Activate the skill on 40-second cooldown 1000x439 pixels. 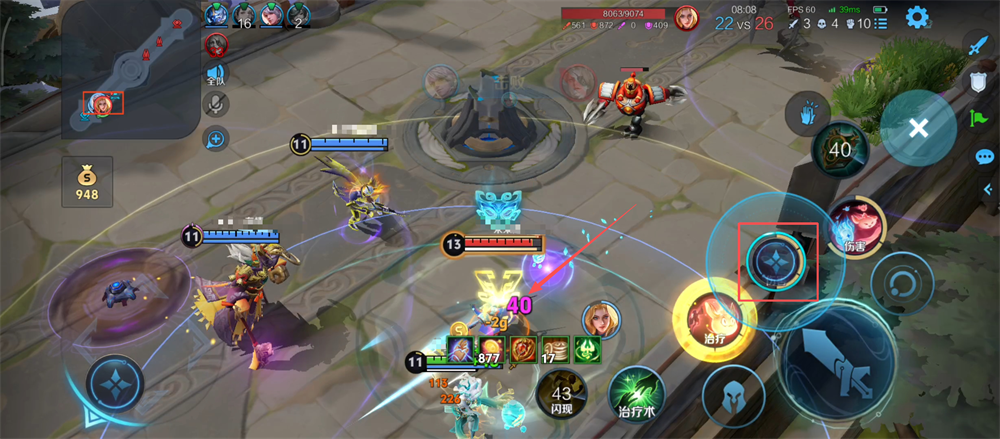(840, 151)
